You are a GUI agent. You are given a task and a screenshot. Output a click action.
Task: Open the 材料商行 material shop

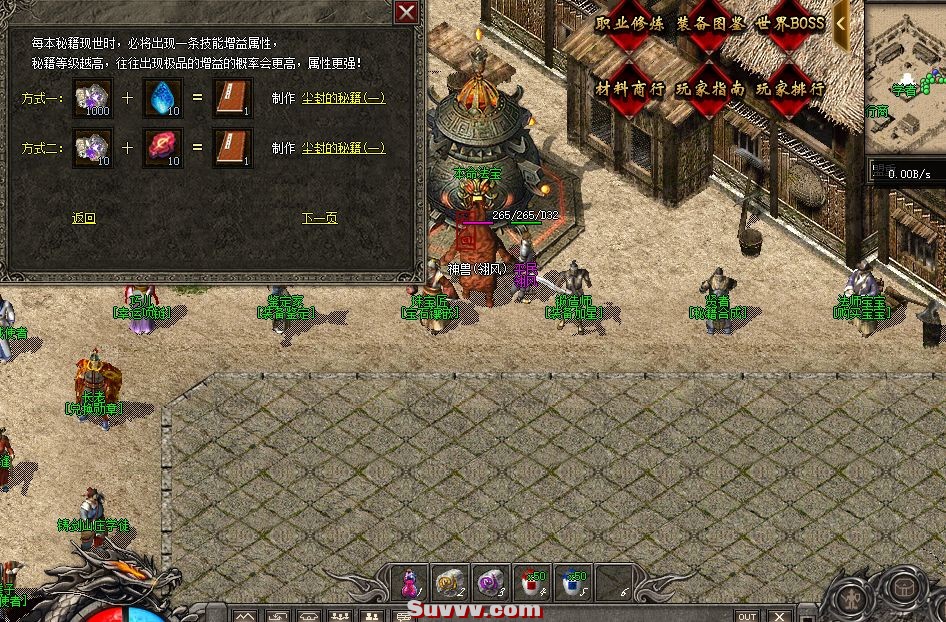coord(630,88)
